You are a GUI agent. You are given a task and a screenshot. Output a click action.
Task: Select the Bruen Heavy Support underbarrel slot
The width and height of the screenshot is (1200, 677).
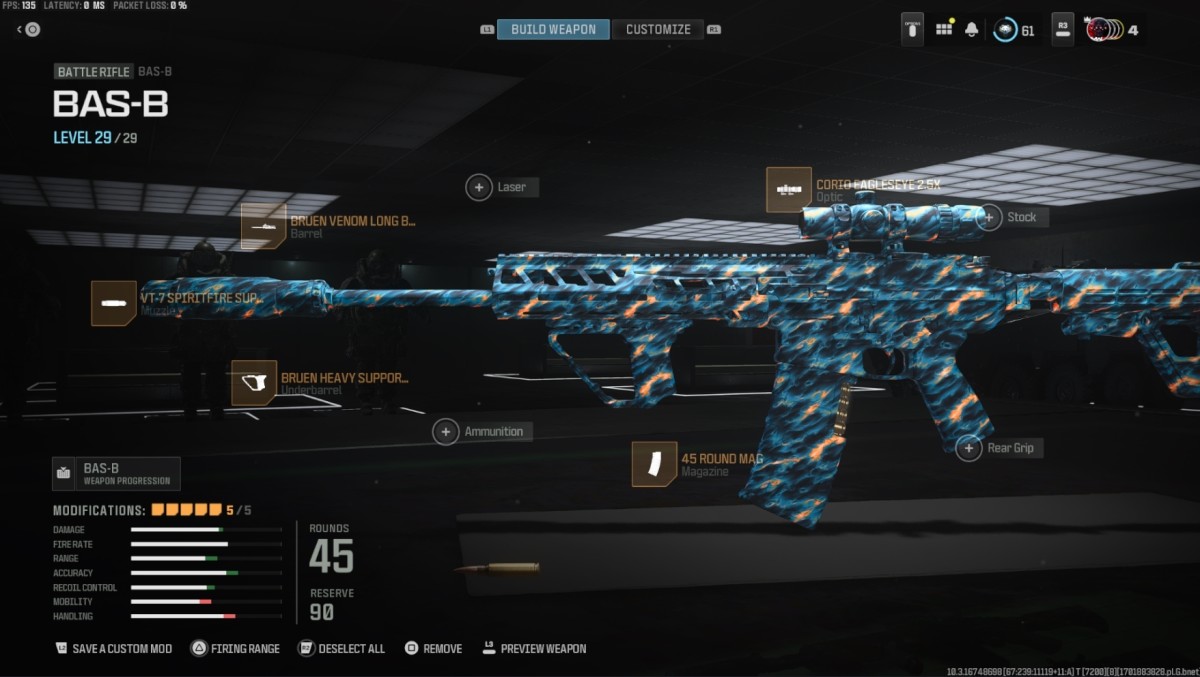click(x=254, y=383)
